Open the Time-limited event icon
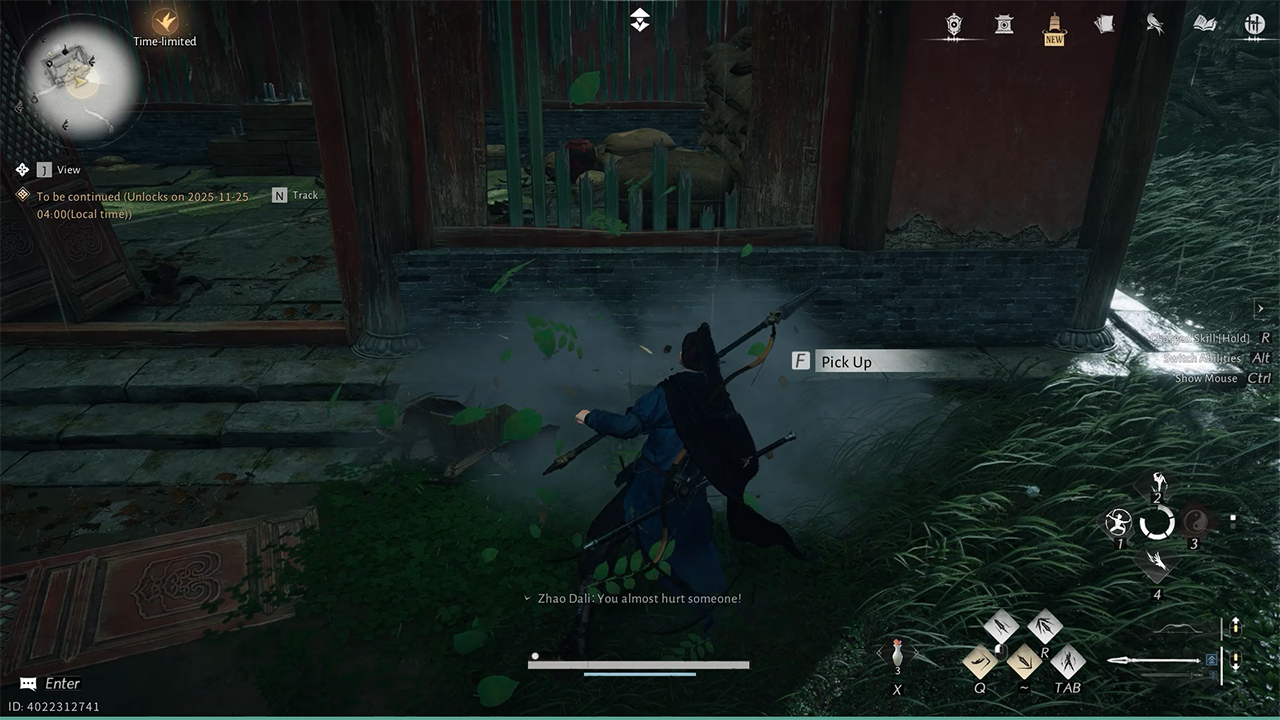This screenshot has height=720, width=1280. (x=165, y=21)
